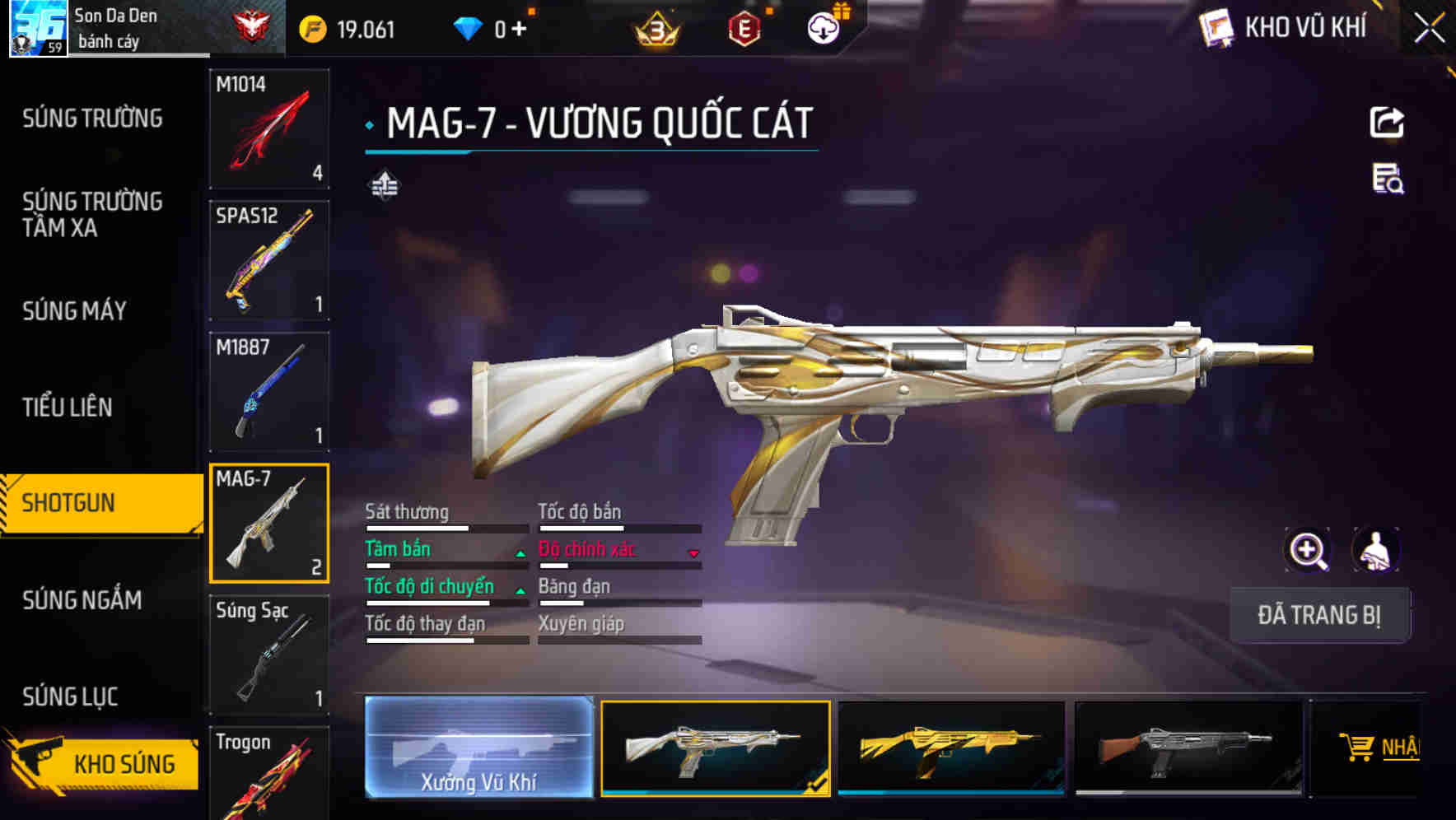Share the weapon skin
Viewport: 1456px width, 820px height.
pos(1387,123)
